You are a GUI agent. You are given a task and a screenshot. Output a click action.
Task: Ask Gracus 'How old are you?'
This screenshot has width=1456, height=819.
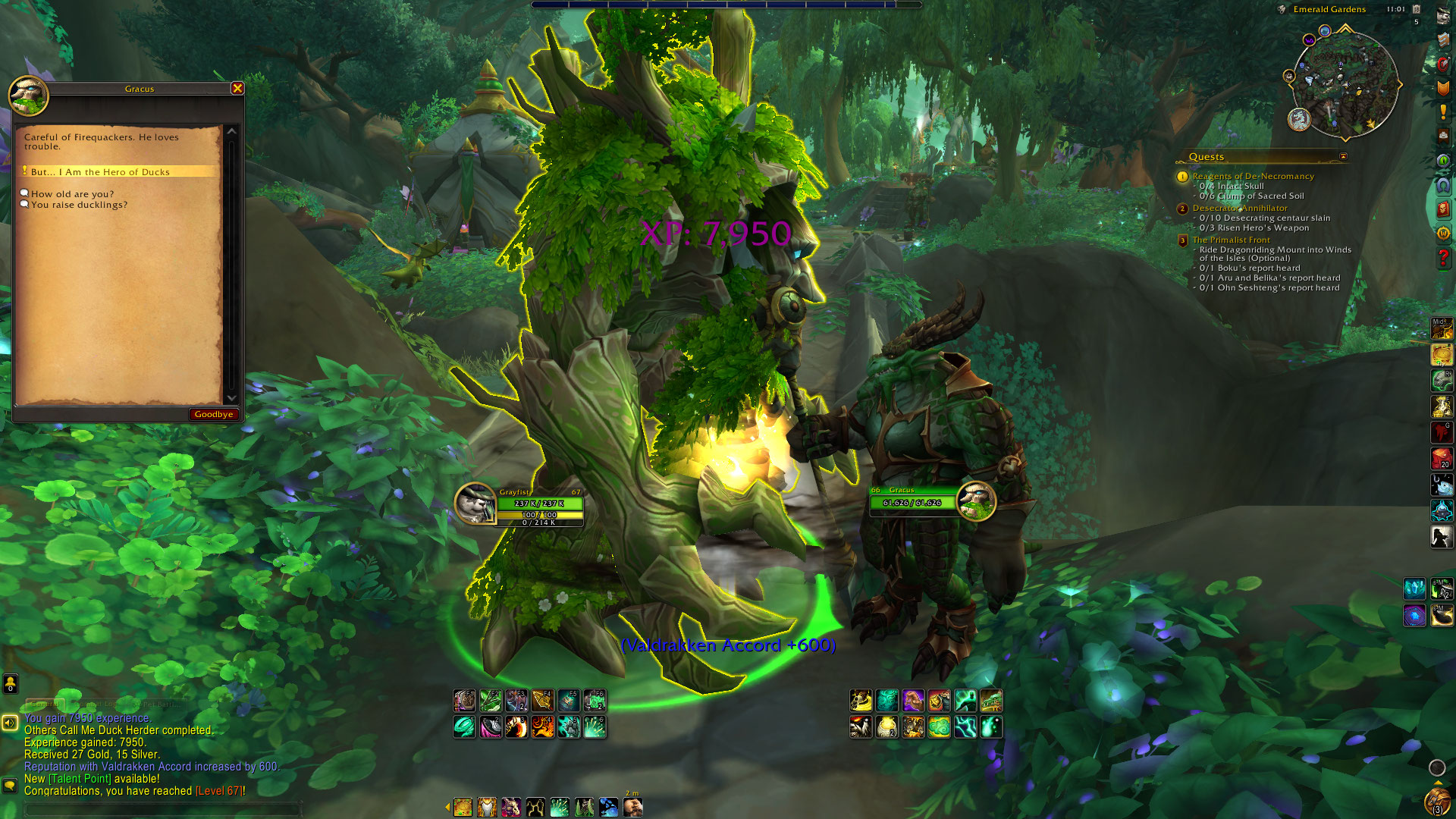[x=72, y=194]
